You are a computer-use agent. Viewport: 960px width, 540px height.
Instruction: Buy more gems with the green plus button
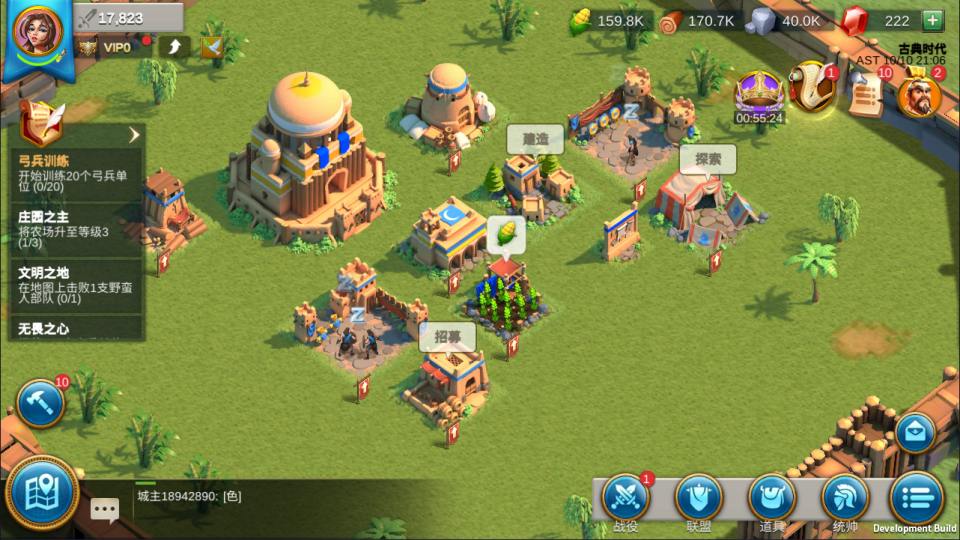pyautogui.click(x=932, y=20)
